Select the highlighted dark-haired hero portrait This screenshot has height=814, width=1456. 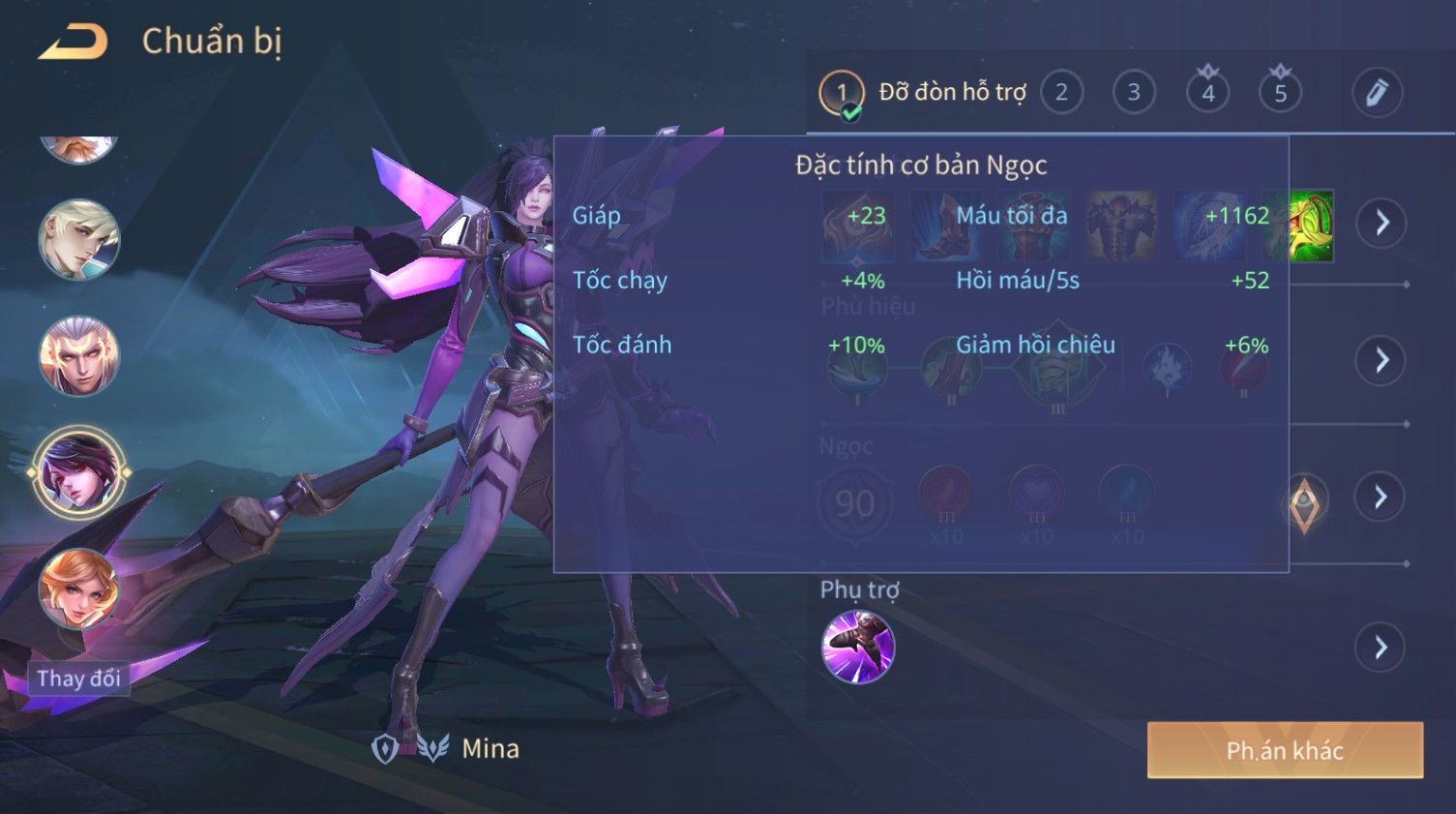pos(78,471)
